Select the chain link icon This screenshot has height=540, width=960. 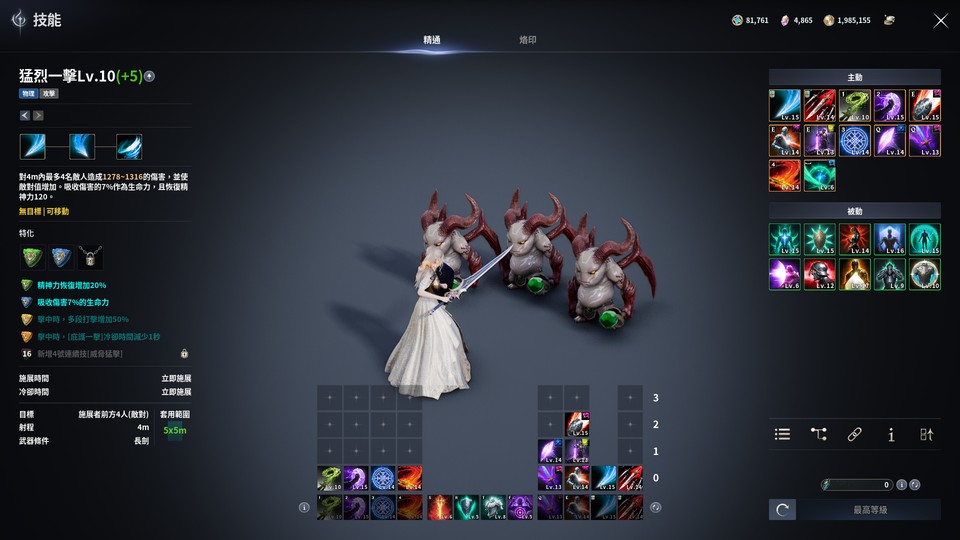[855, 434]
